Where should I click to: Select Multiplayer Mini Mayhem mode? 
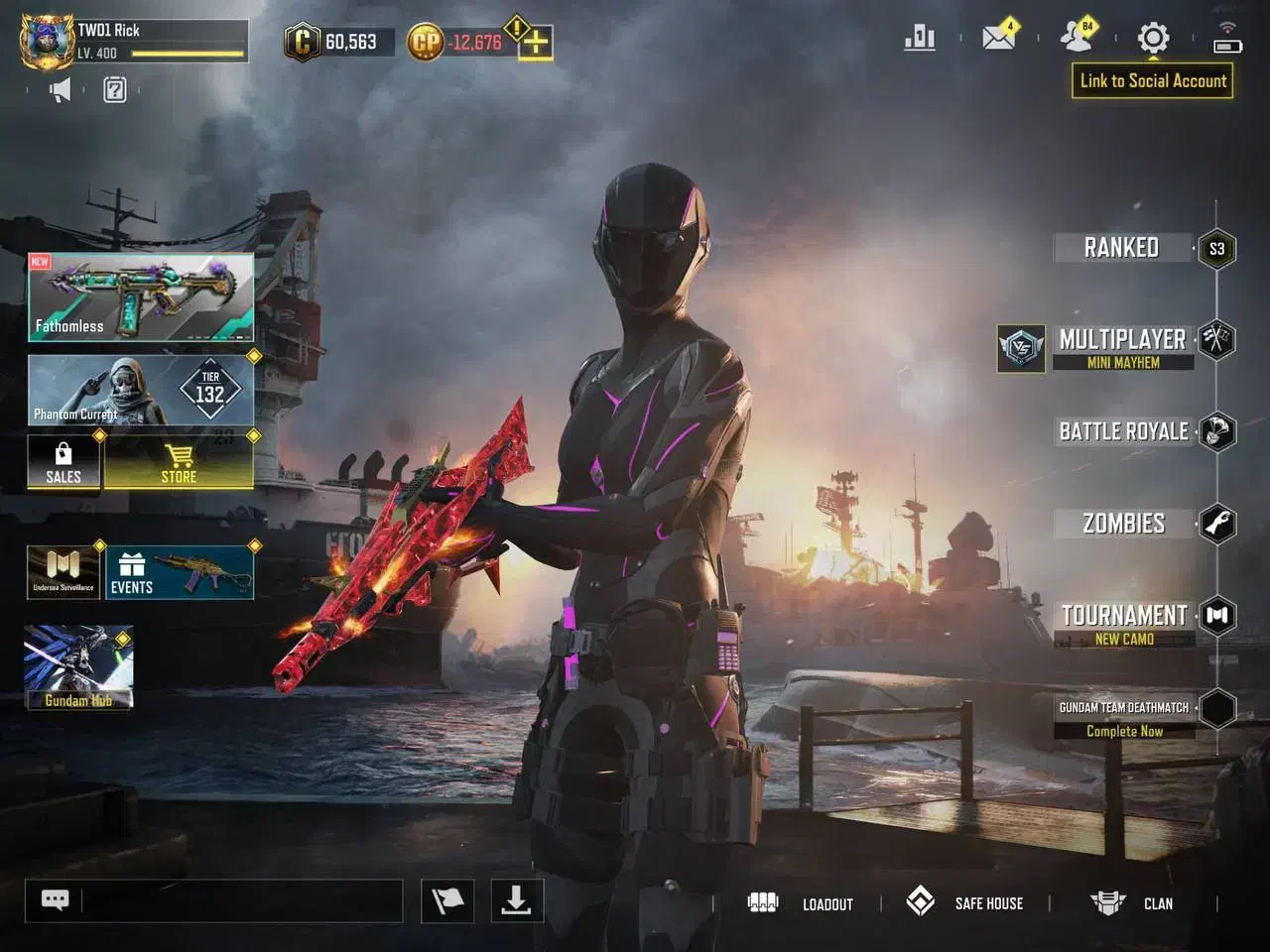point(1122,347)
